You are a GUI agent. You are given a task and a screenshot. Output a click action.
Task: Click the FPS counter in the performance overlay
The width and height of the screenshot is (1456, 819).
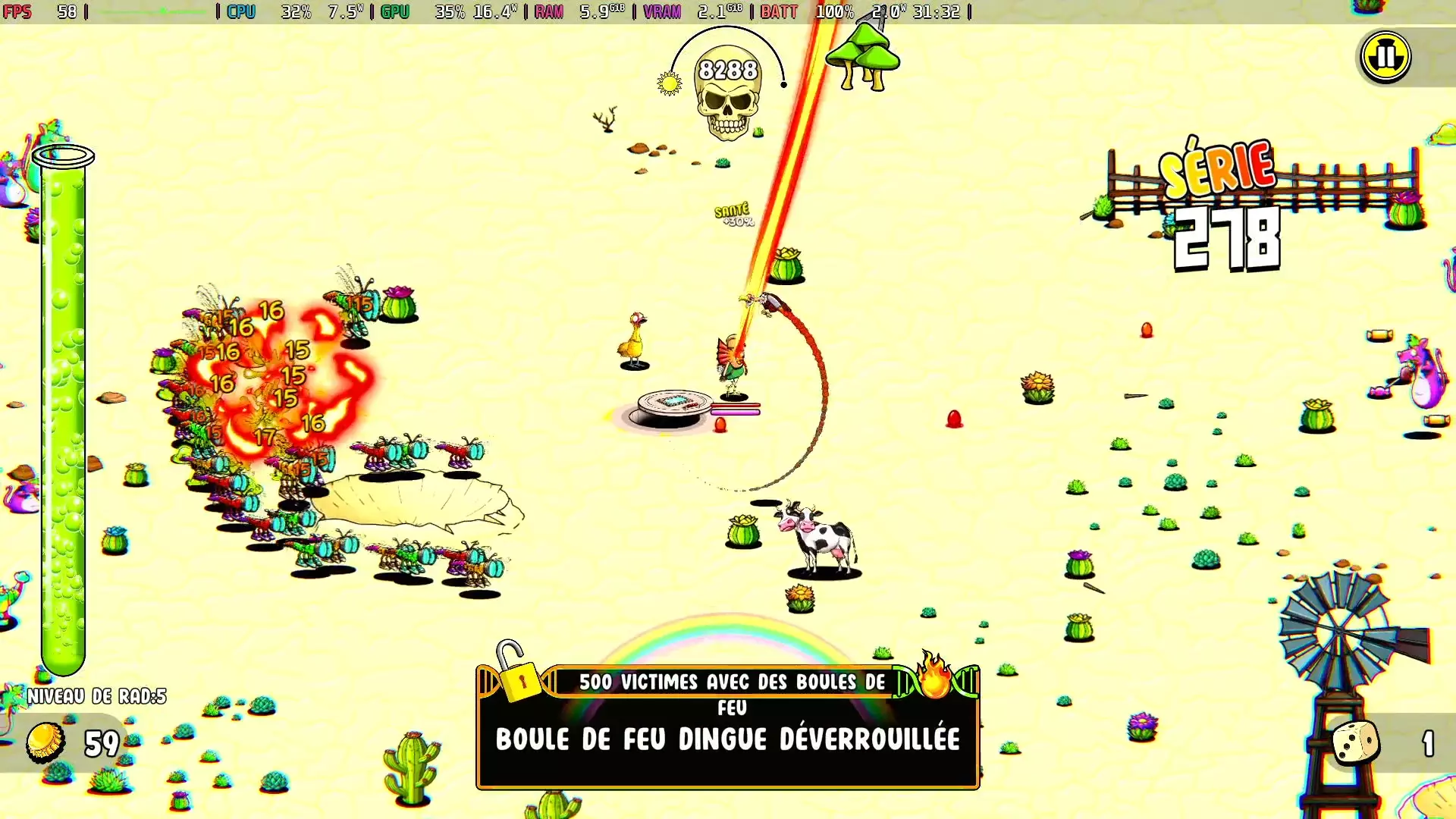pos(19,11)
